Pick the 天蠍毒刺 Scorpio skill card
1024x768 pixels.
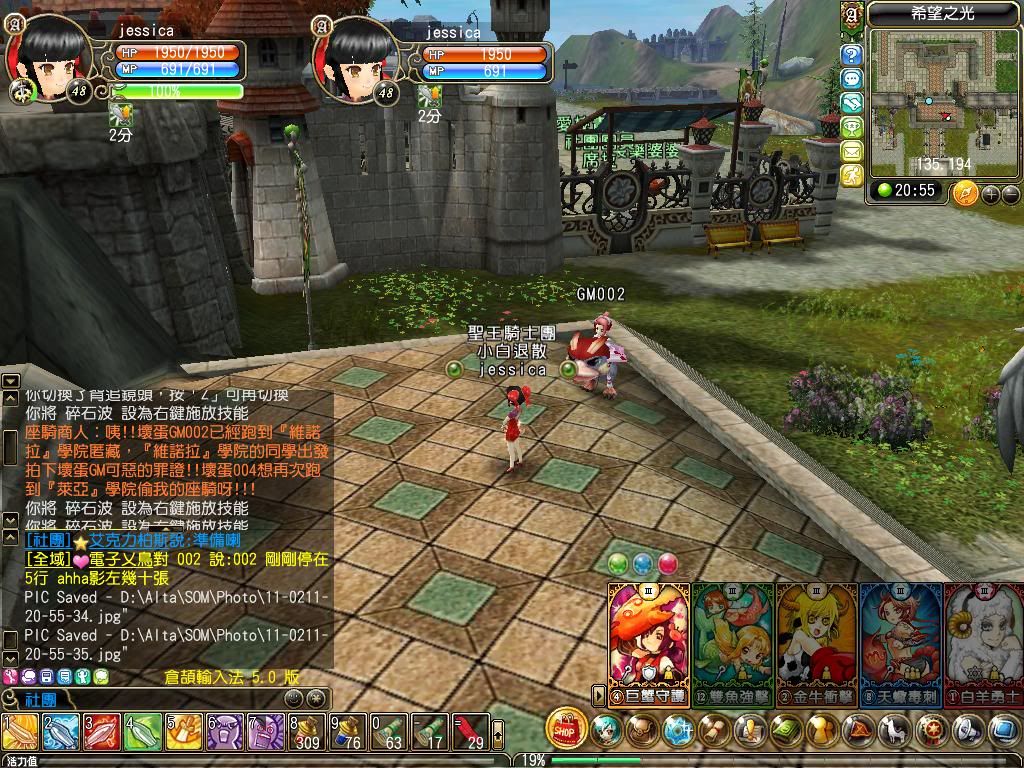click(900, 643)
